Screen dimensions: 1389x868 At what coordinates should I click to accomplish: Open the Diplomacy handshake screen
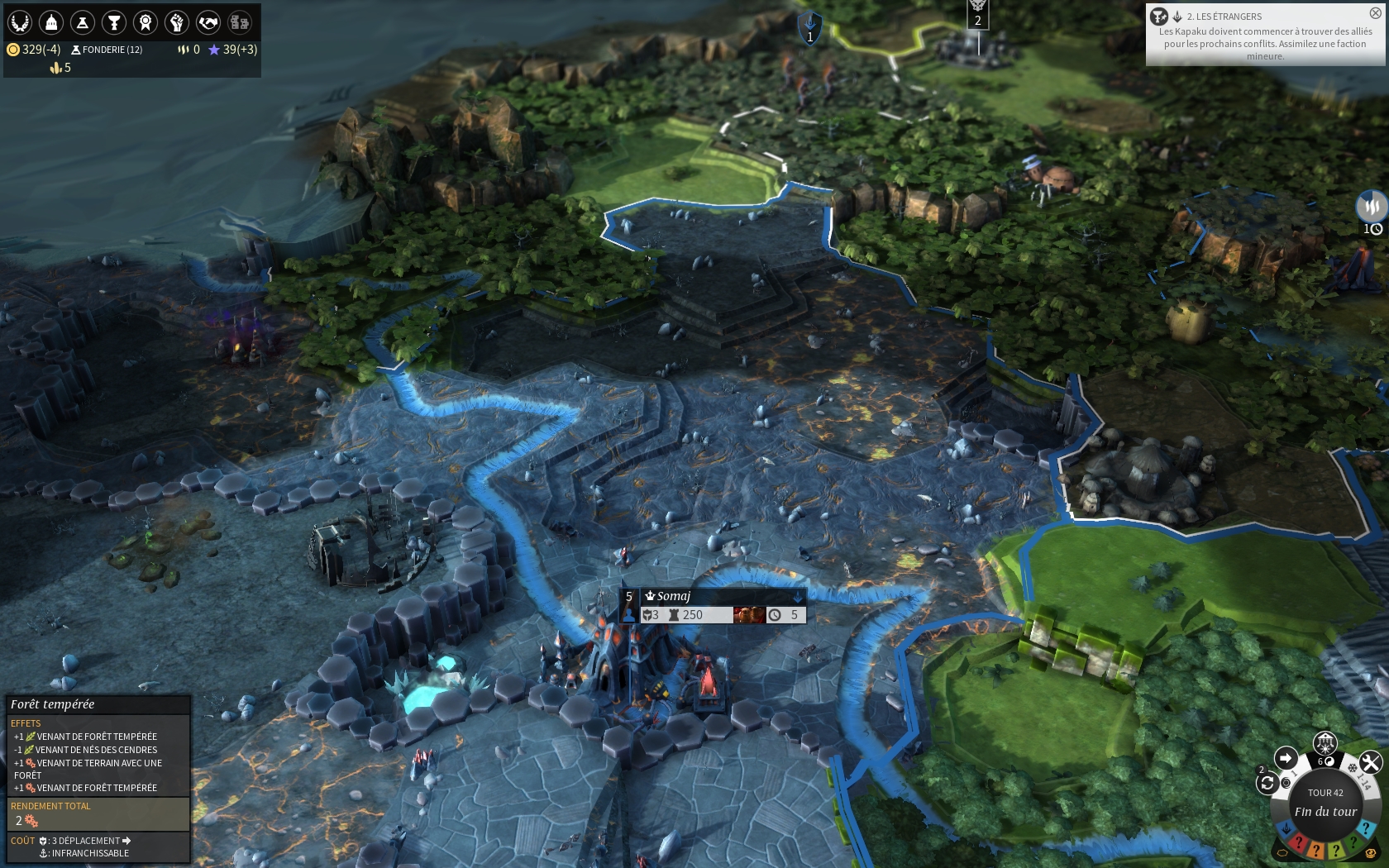pyautogui.click(x=208, y=22)
